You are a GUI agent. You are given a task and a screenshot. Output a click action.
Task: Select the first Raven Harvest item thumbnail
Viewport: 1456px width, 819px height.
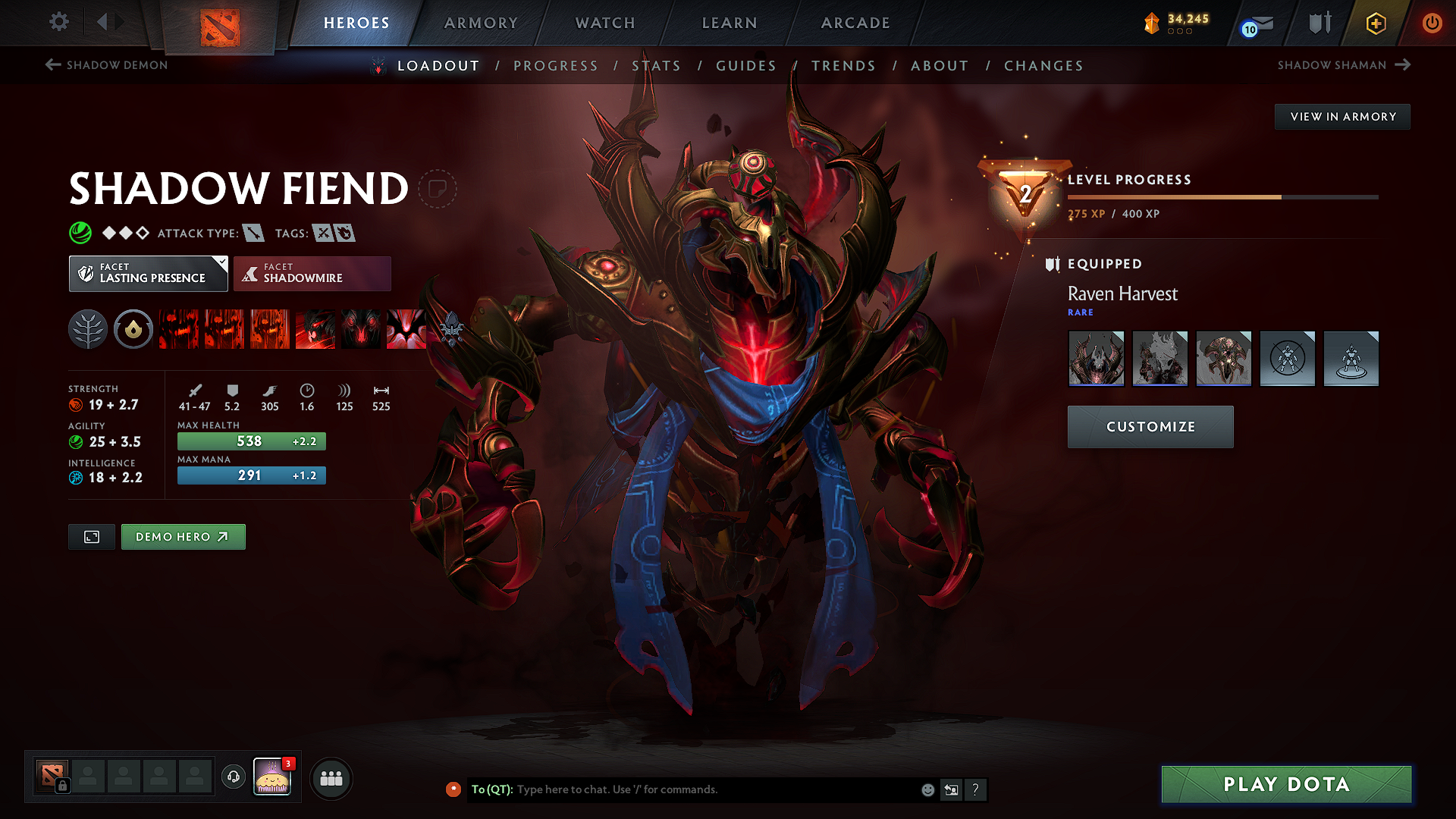(x=1096, y=358)
